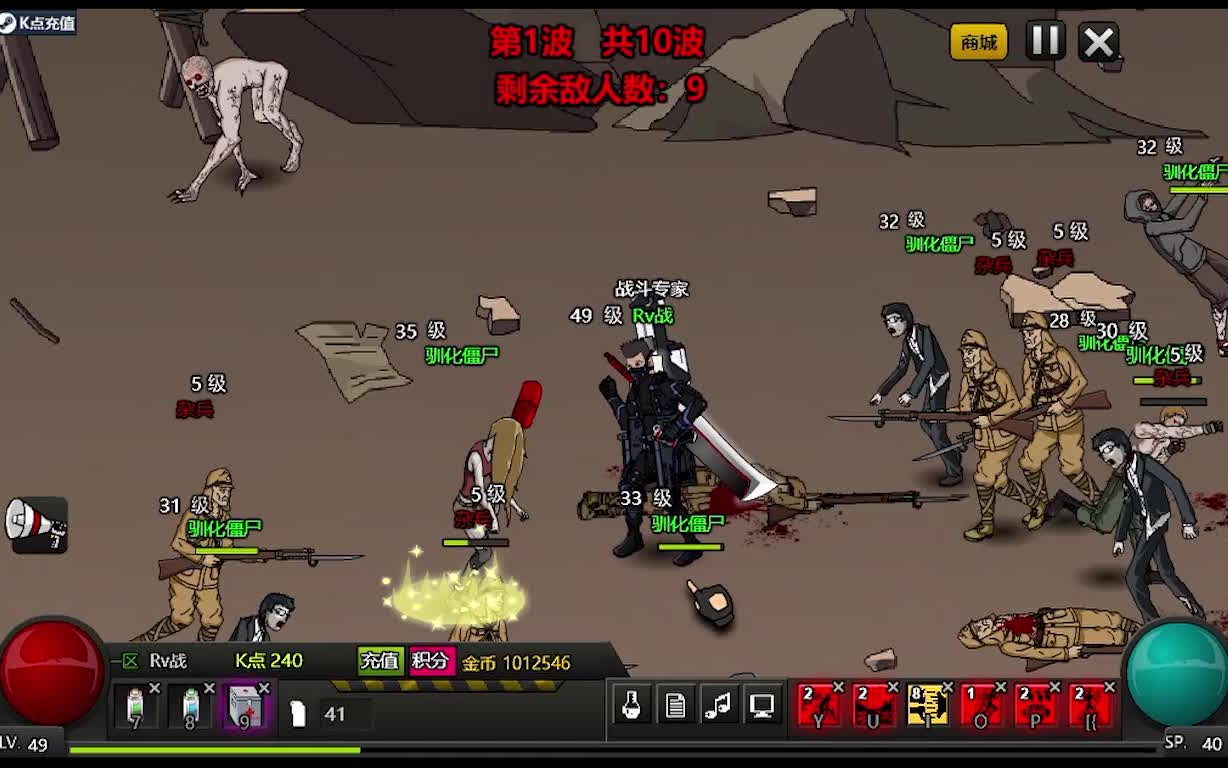Activate the yellow skill bound to I
The height and width of the screenshot is (768, 1228).
coord(927,705)
